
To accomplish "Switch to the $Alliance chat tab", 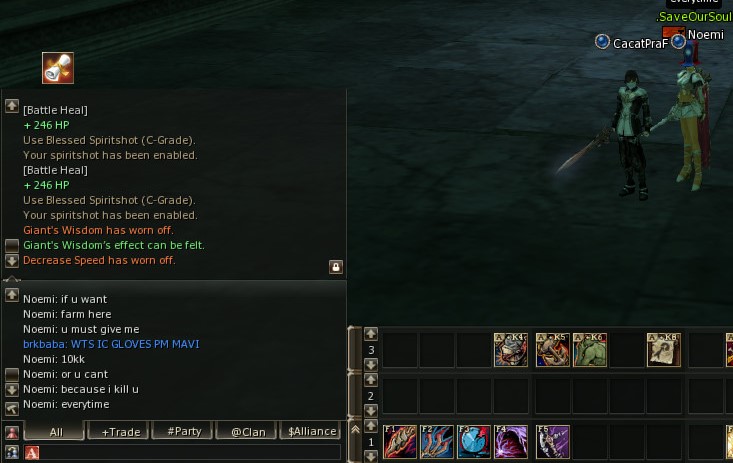I will pyautogui.click(x=311, y=432).
